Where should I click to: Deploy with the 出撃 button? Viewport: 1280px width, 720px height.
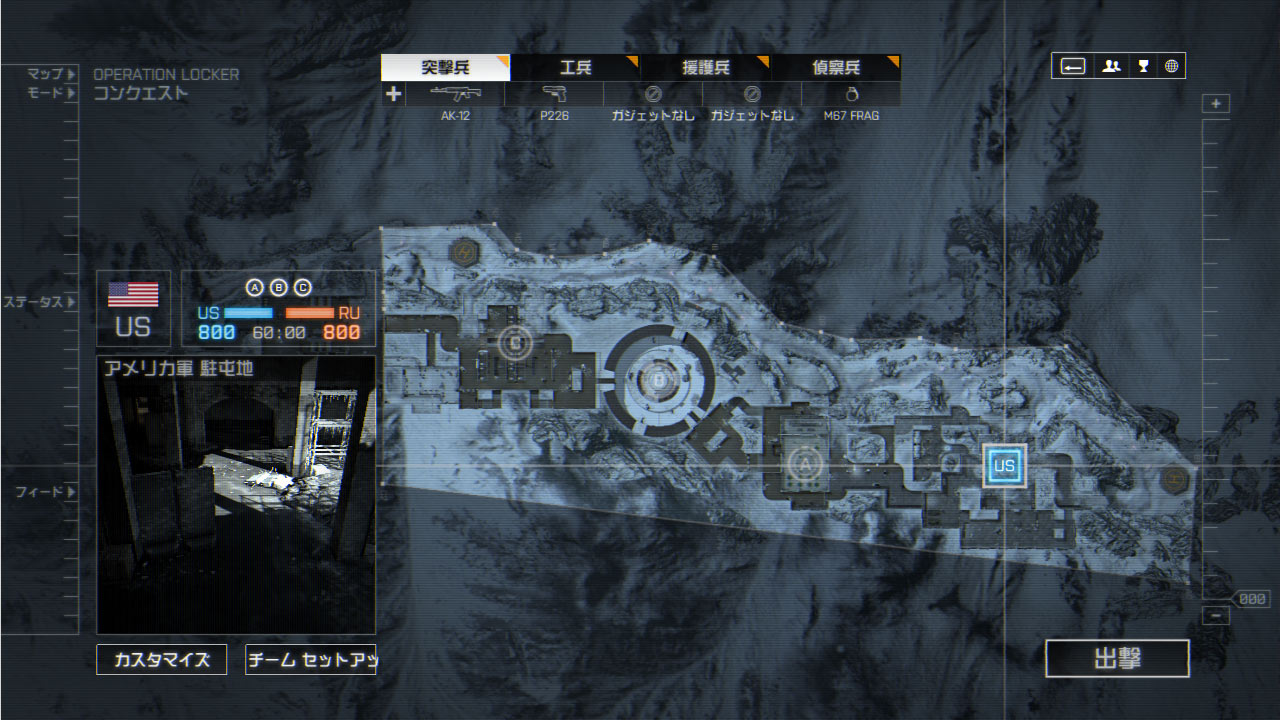1117,658
